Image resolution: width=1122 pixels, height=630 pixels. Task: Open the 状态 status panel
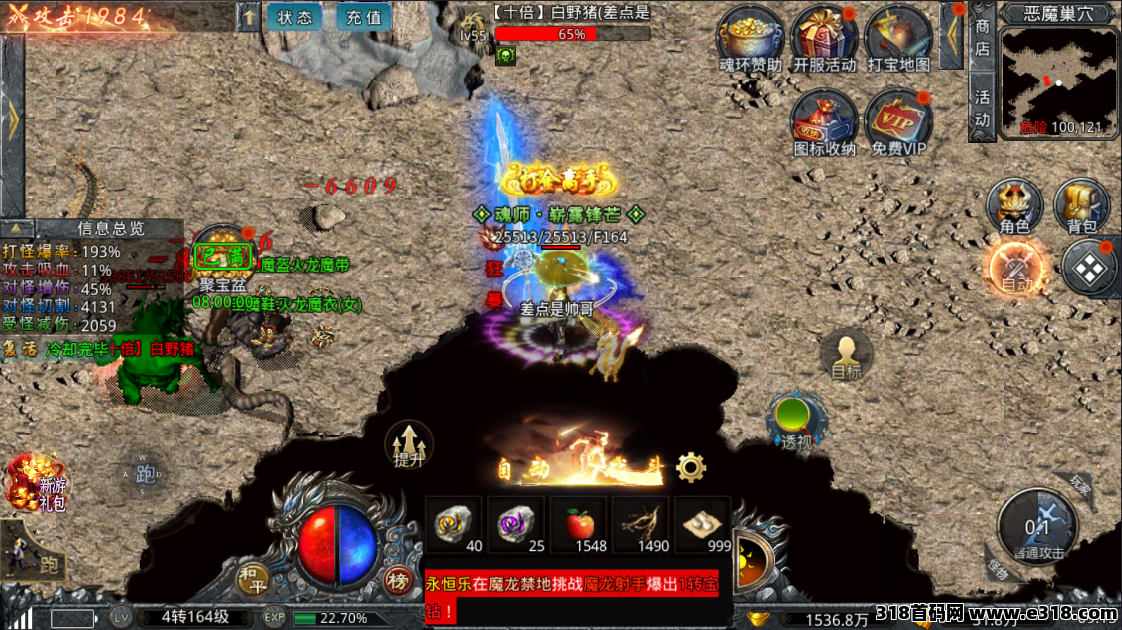pyautogui.click(x=295, y=17)
